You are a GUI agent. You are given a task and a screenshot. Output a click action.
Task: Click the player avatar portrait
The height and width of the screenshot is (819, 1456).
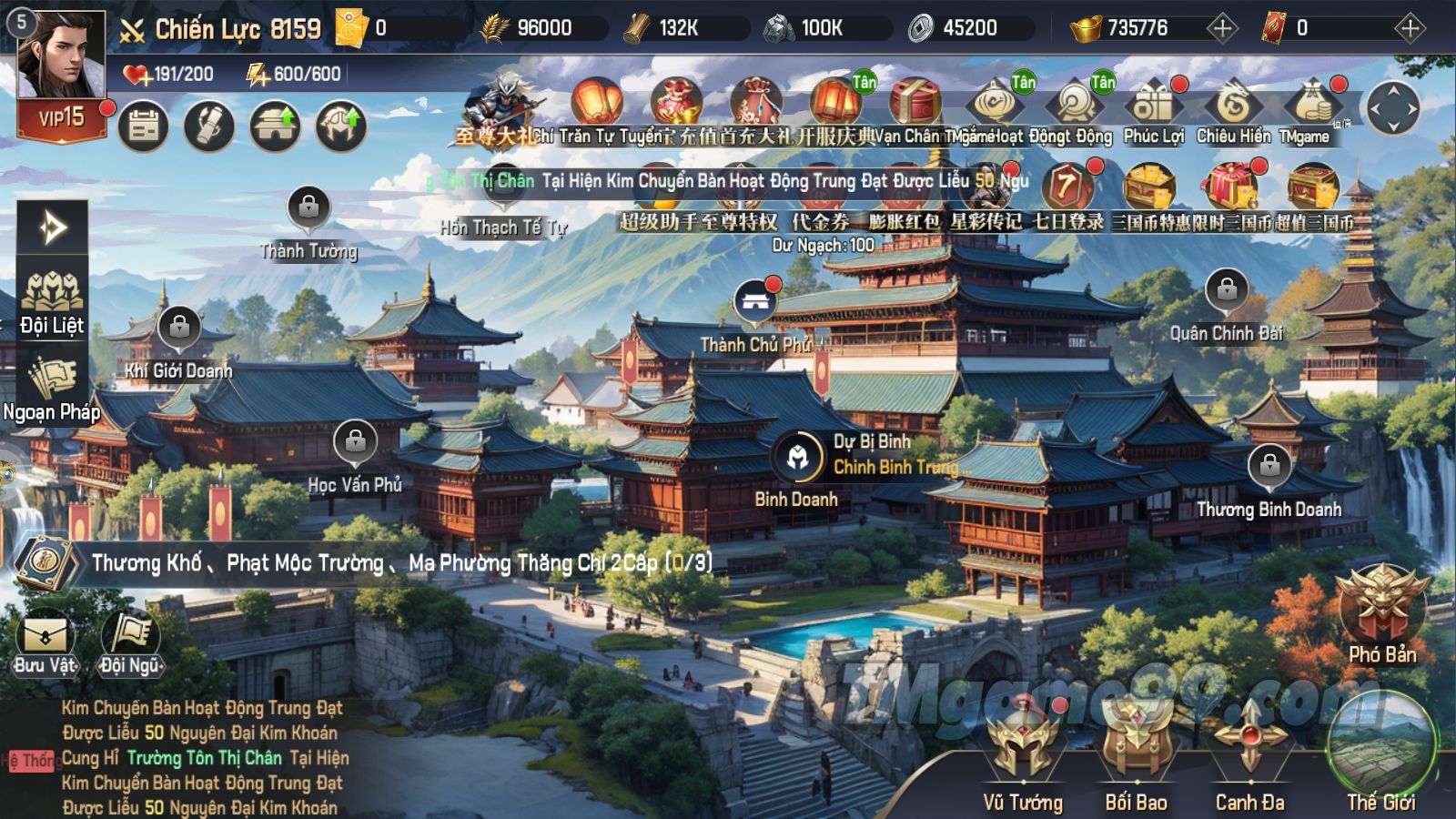tap(60, 56)
